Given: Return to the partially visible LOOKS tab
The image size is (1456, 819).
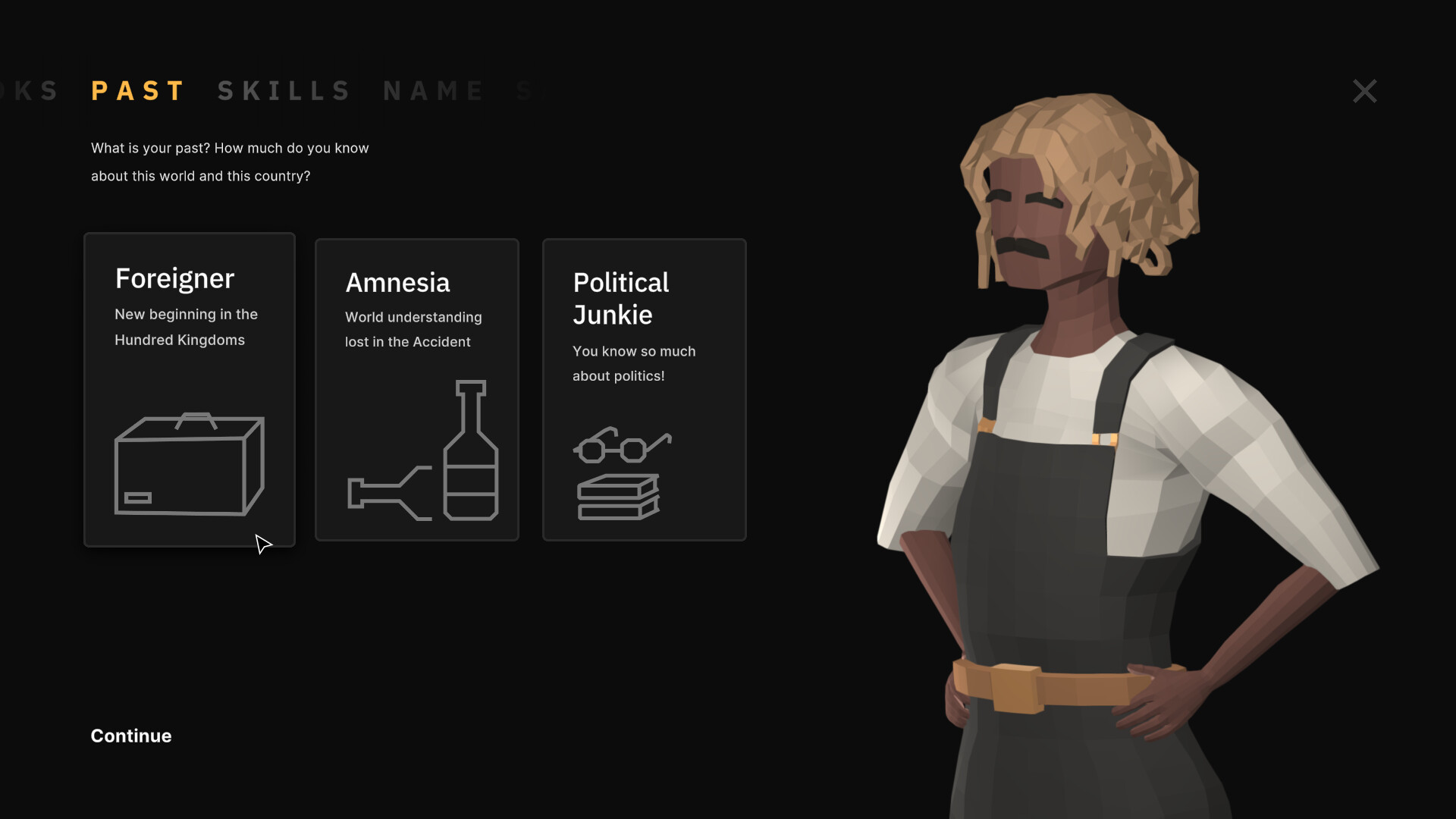Looking at the screenshot, I should tap(30, 90).
